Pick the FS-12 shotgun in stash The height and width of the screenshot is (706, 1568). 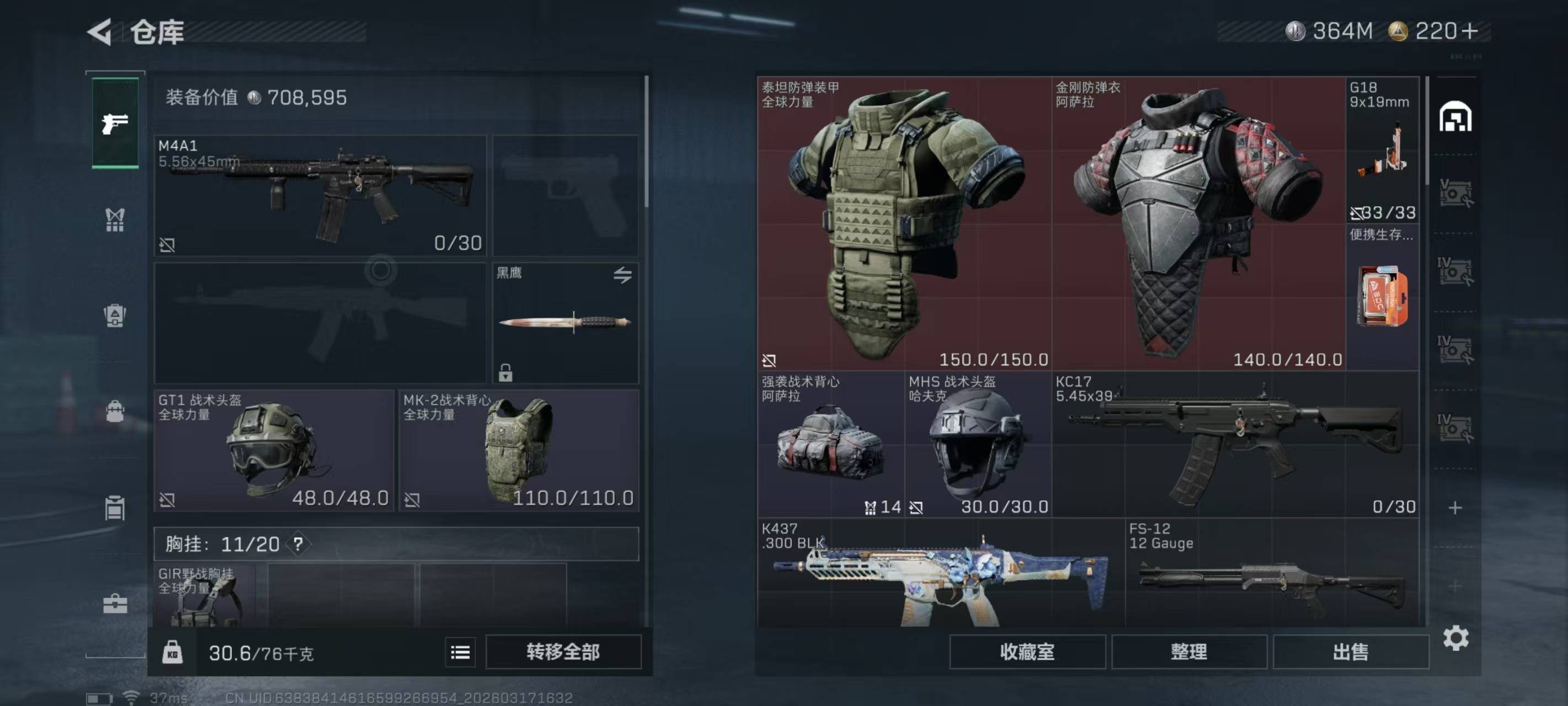pyautogui.click(x=1272, y=573)
